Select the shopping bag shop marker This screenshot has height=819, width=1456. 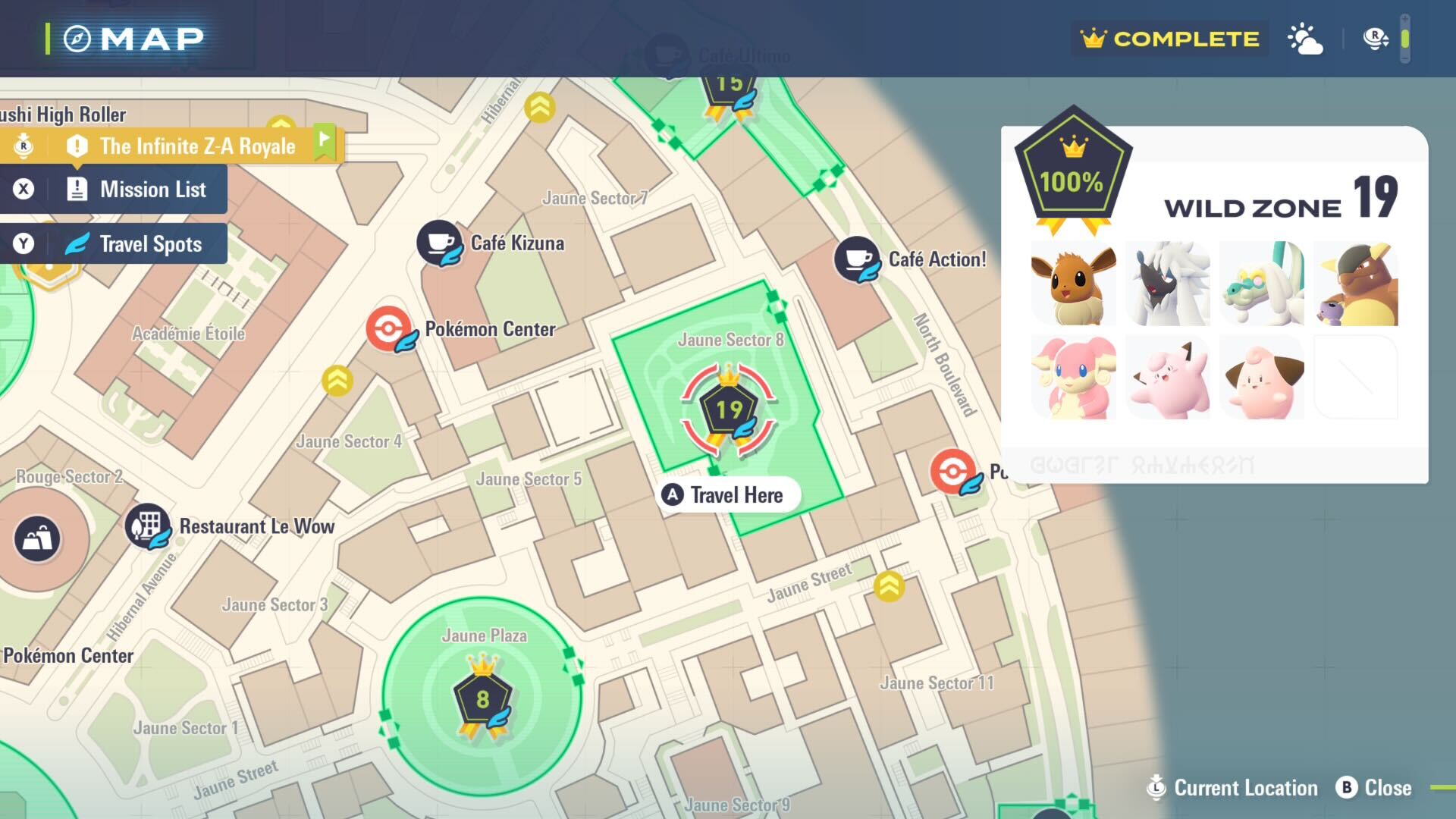tap(37, 538)
